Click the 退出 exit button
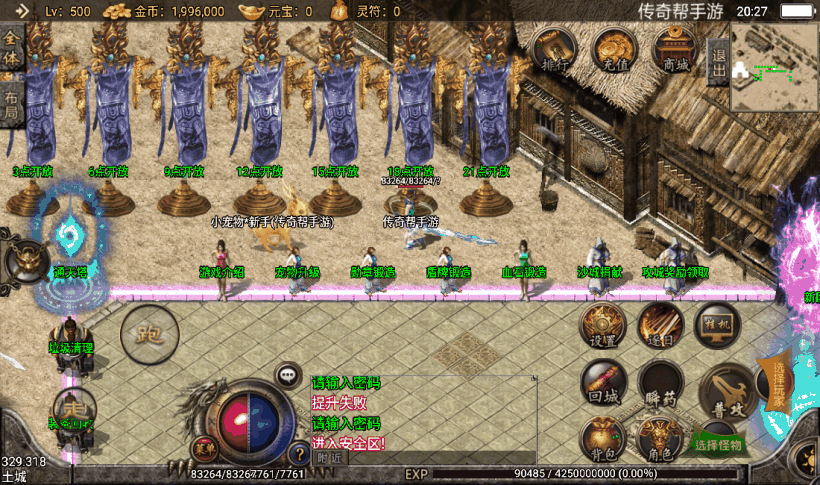The width and height of the screenshot is (820, 485). (x=718, y=61)
